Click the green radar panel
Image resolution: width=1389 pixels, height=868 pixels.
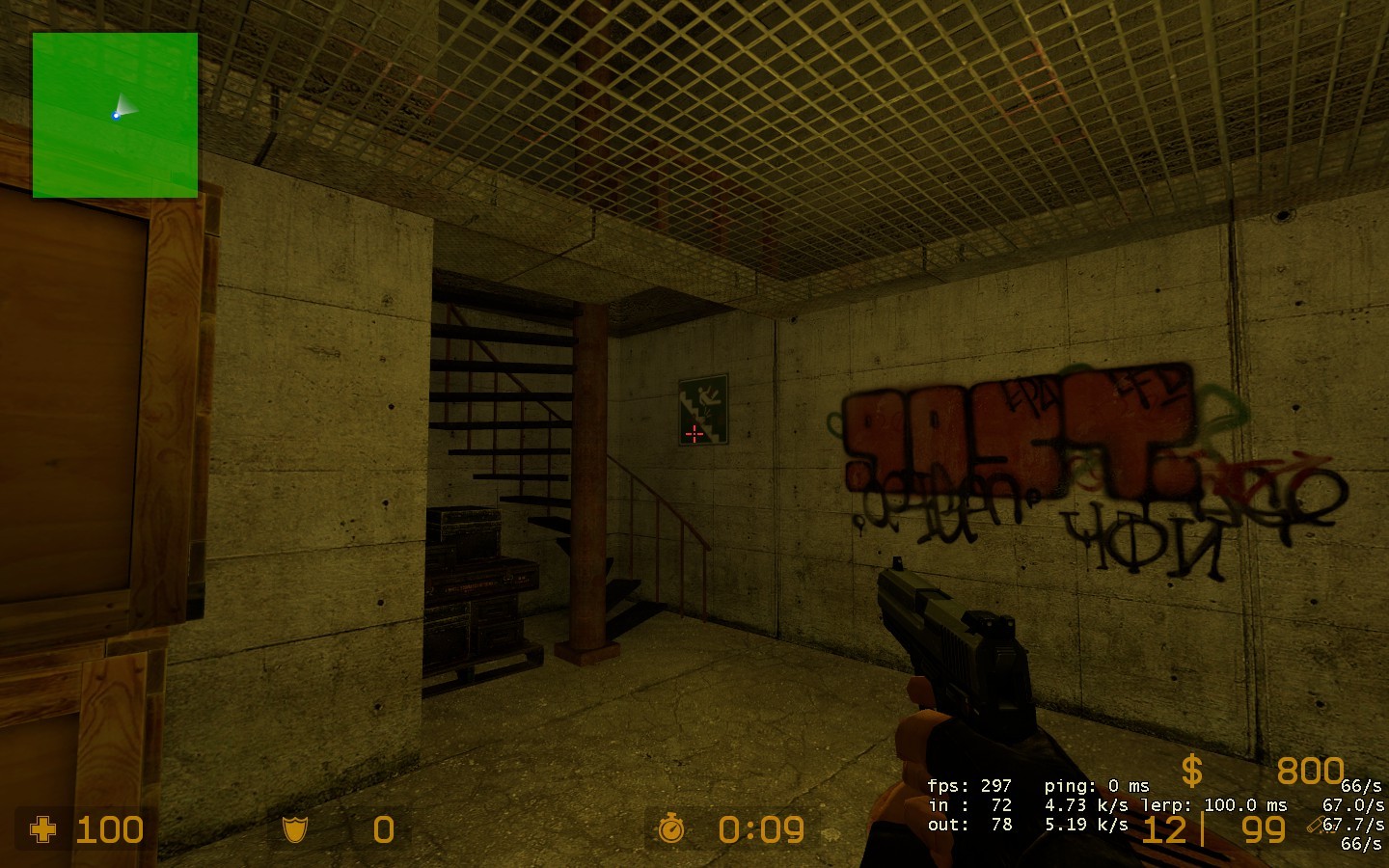(x=114, y=113)
